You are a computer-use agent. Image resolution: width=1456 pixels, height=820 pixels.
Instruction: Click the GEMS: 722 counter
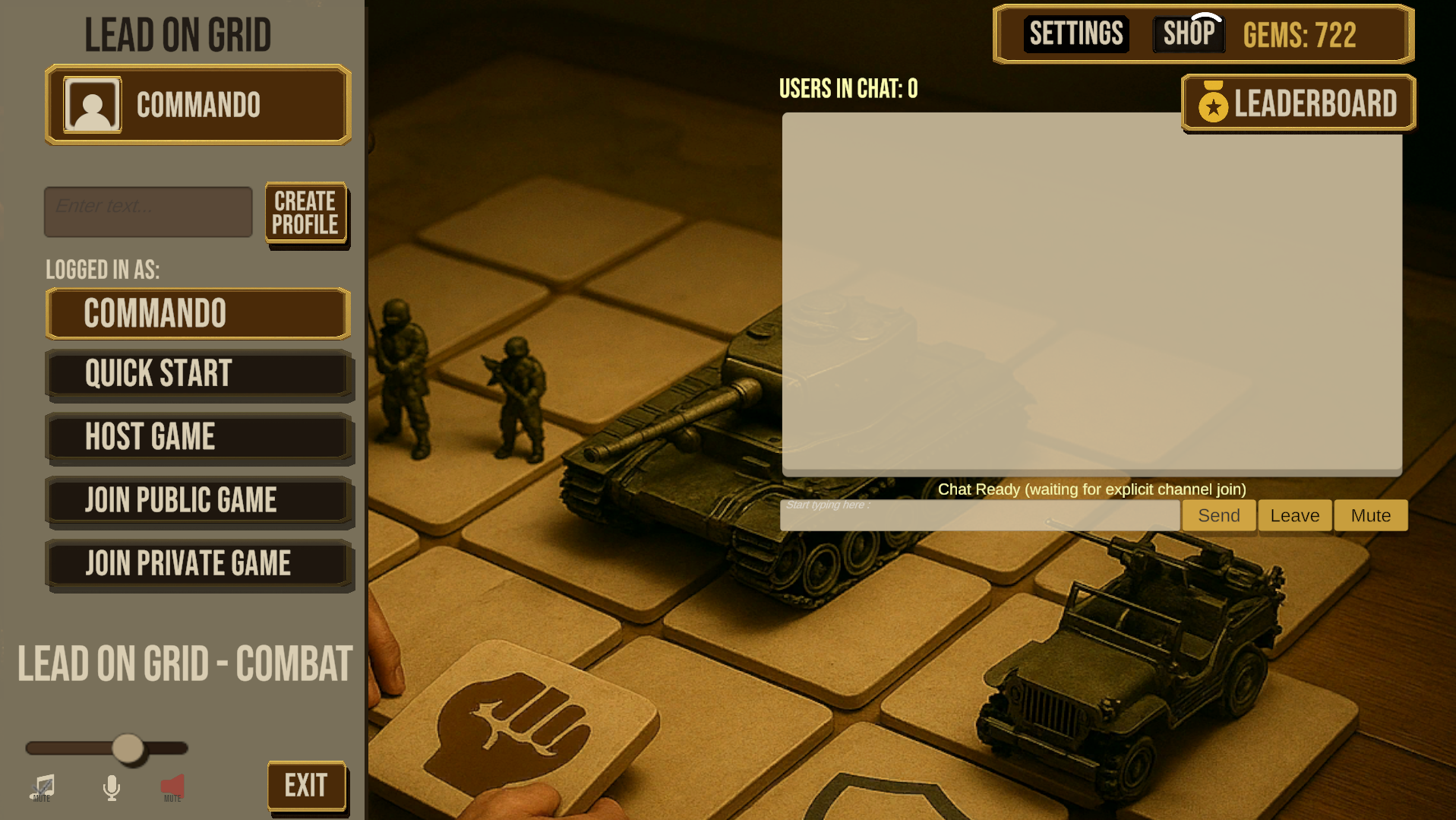pyautogui.click(x=1299, y=34)
